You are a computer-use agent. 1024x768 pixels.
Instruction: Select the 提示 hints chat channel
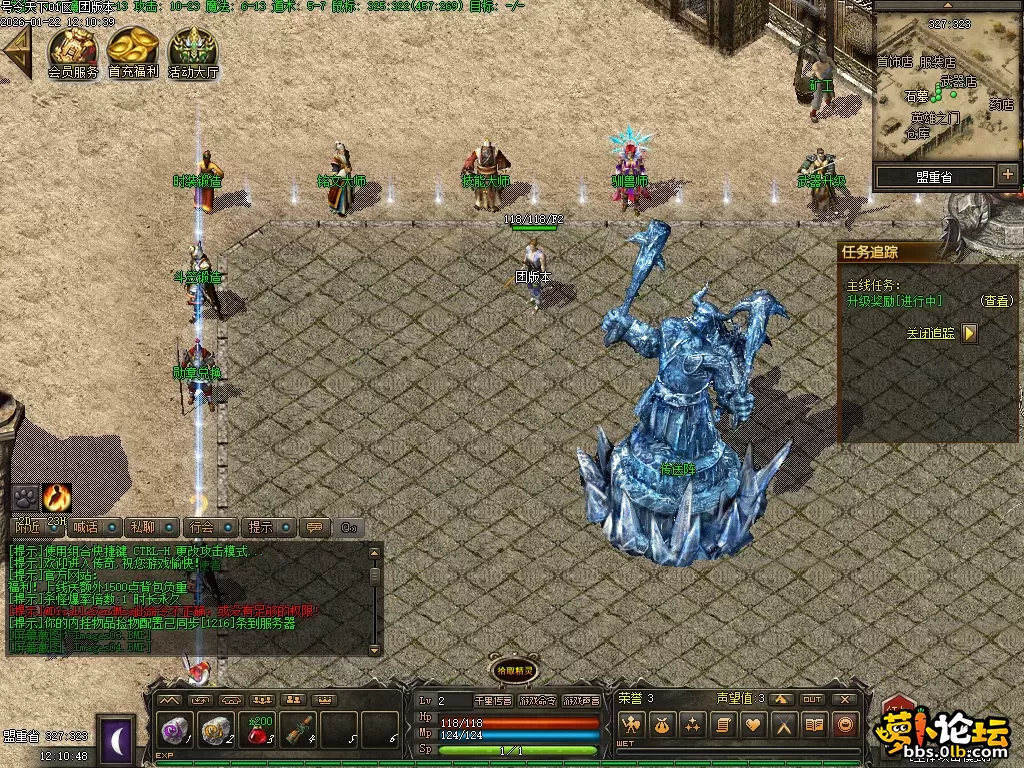[260, 527]
